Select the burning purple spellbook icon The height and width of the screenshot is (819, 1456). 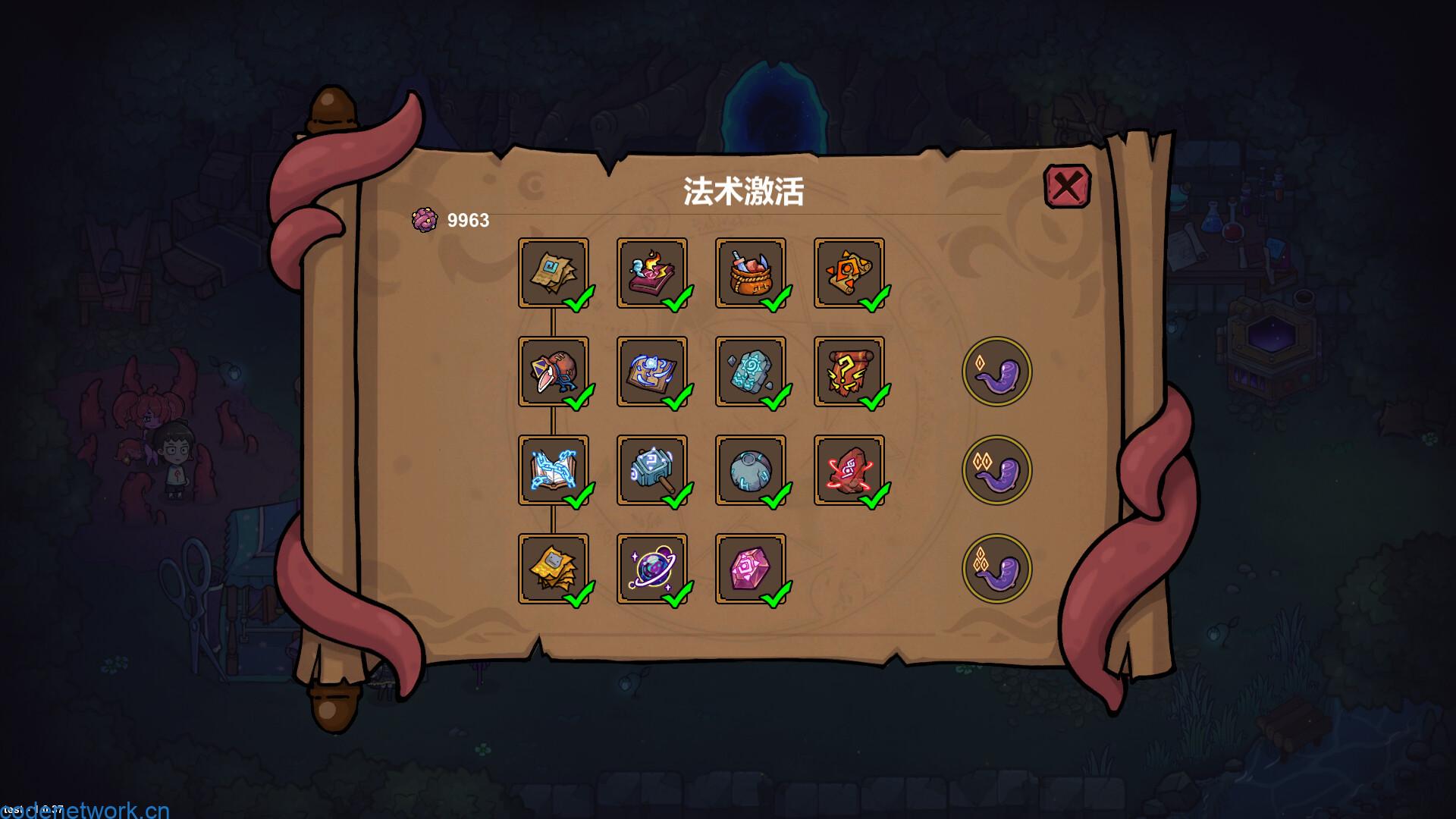654,273
